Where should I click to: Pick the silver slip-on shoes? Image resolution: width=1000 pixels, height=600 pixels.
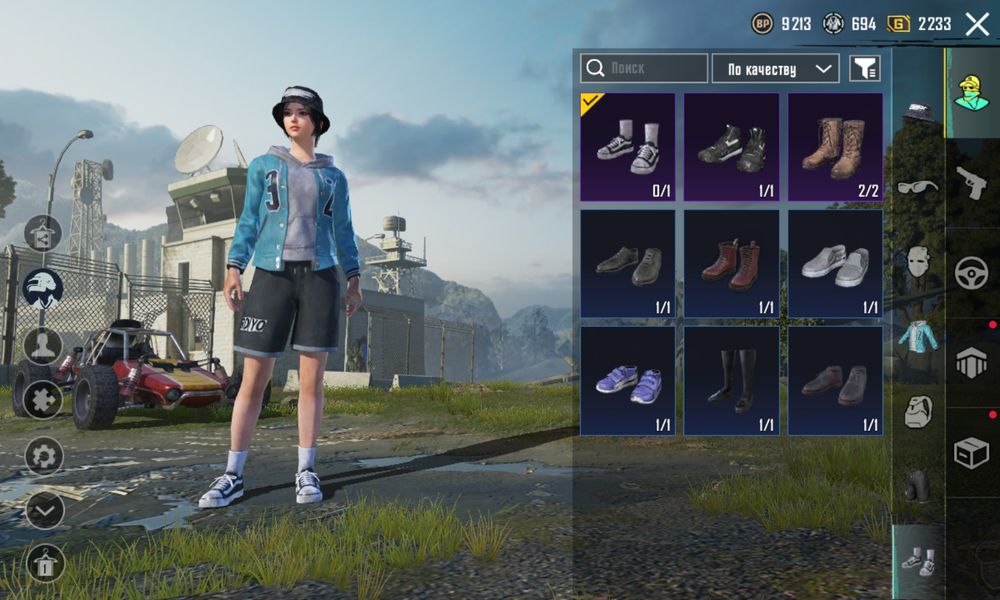tap(835, 264)
